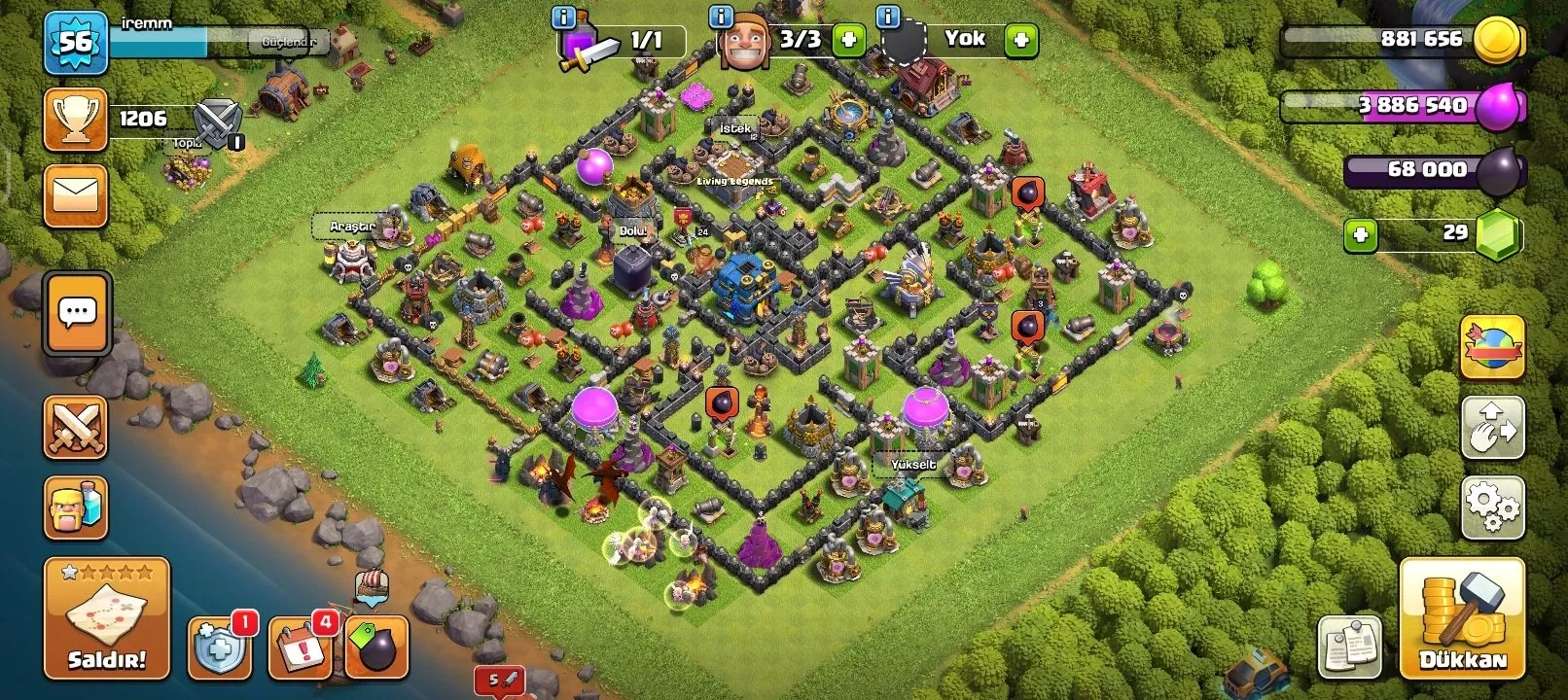Show info for the 1/1 laboratory slot
This screenshot has height=700, width=1568.
pyautogui.click(x=563, y=17)
